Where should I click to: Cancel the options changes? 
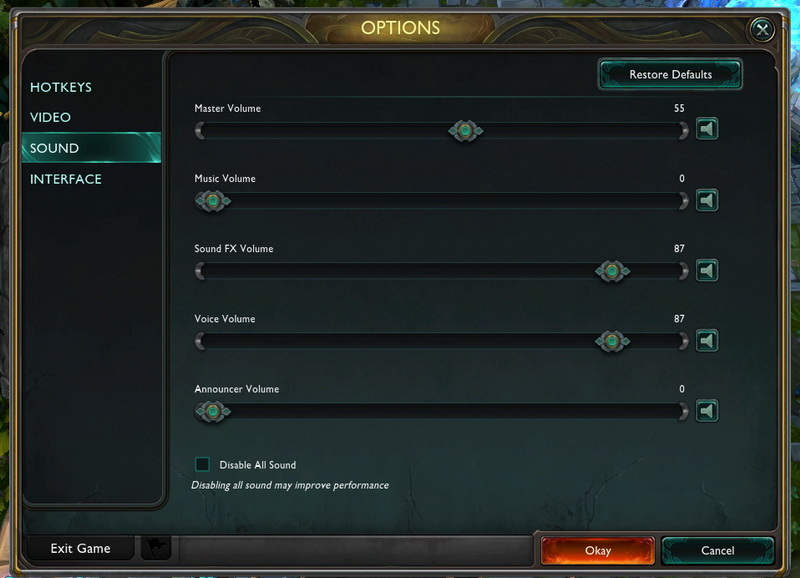point(717,550)
